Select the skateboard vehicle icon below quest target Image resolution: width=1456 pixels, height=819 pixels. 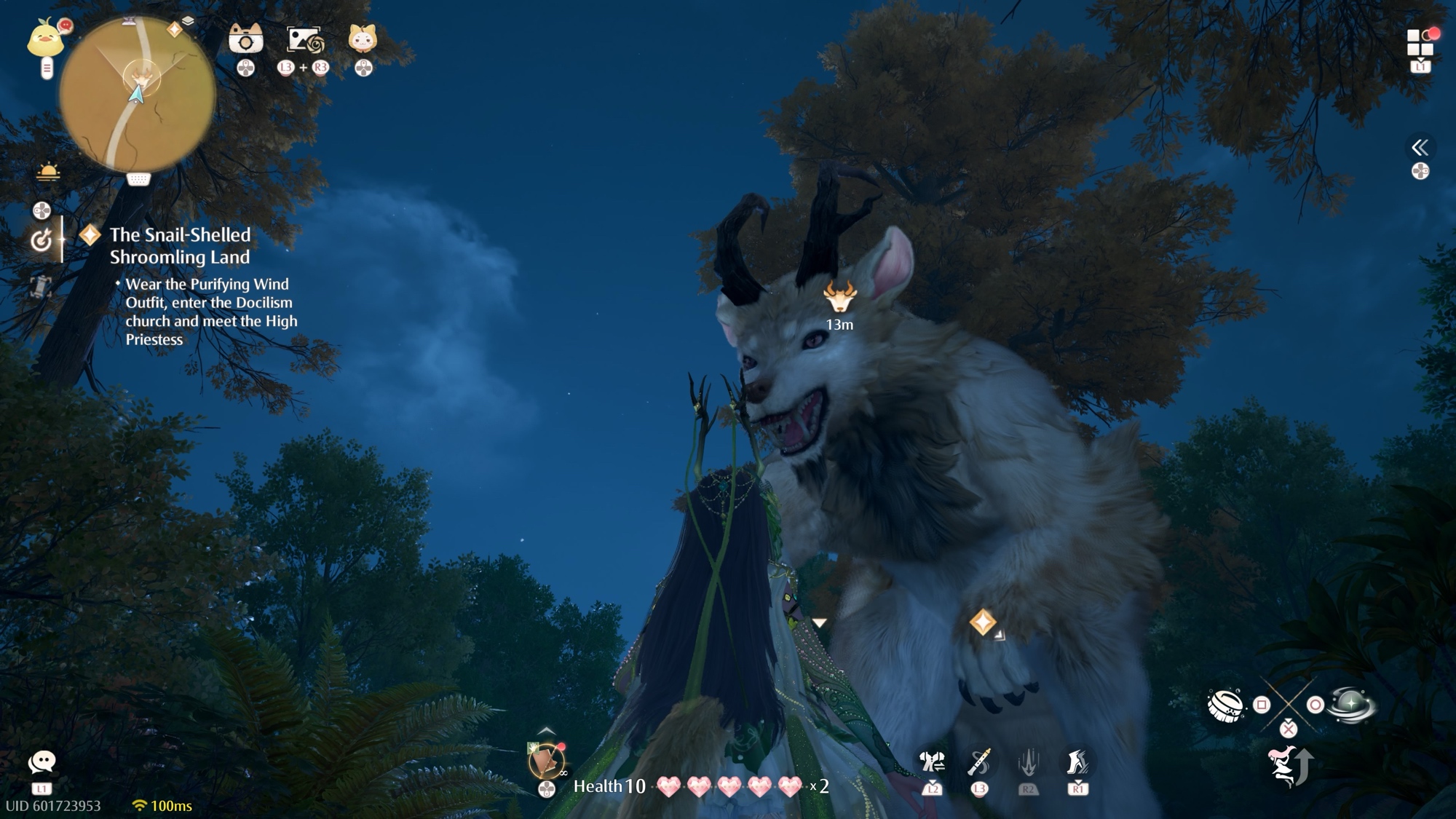(41, 285)
